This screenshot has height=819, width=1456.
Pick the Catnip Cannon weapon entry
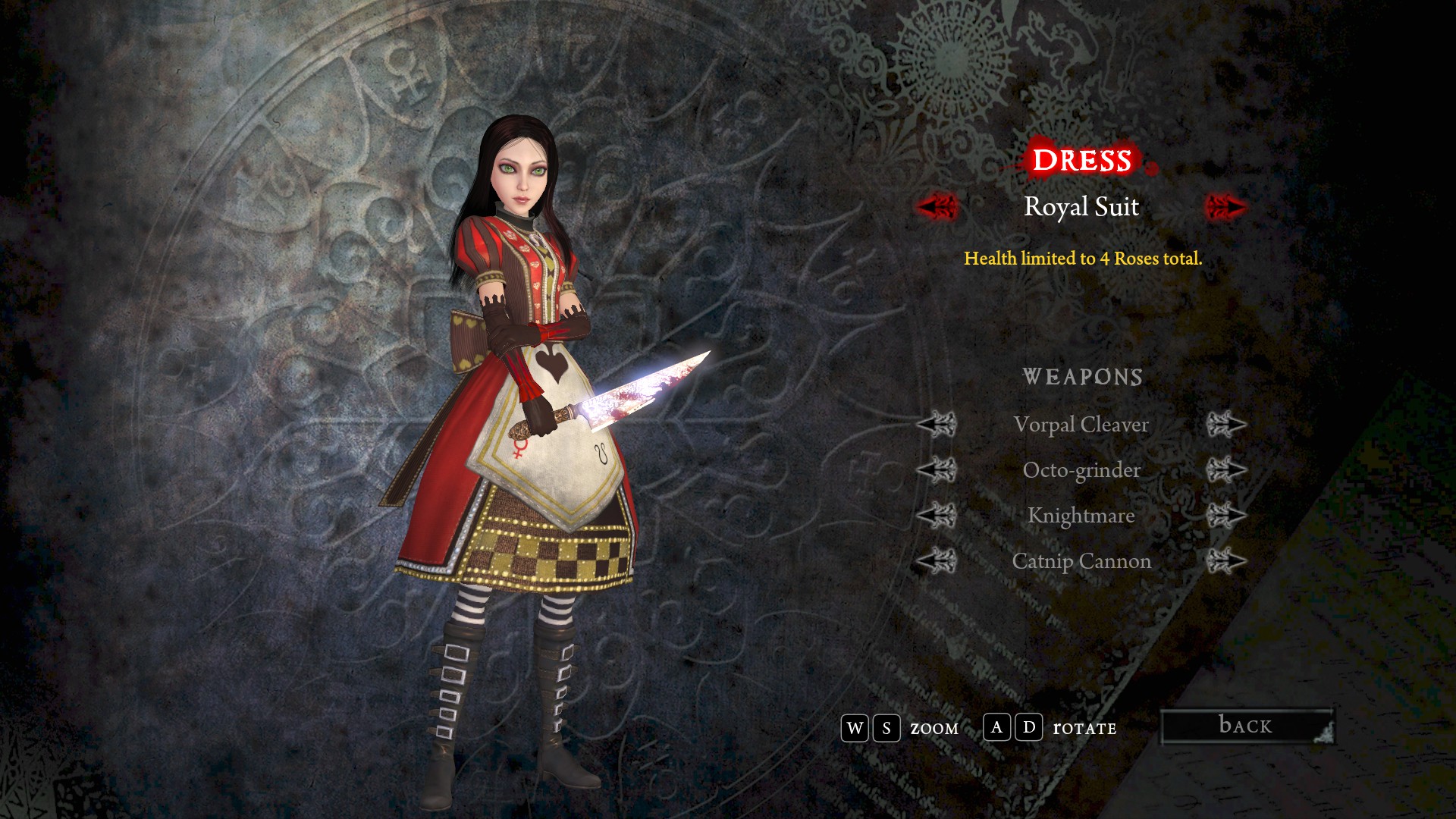click(1081, 561)
